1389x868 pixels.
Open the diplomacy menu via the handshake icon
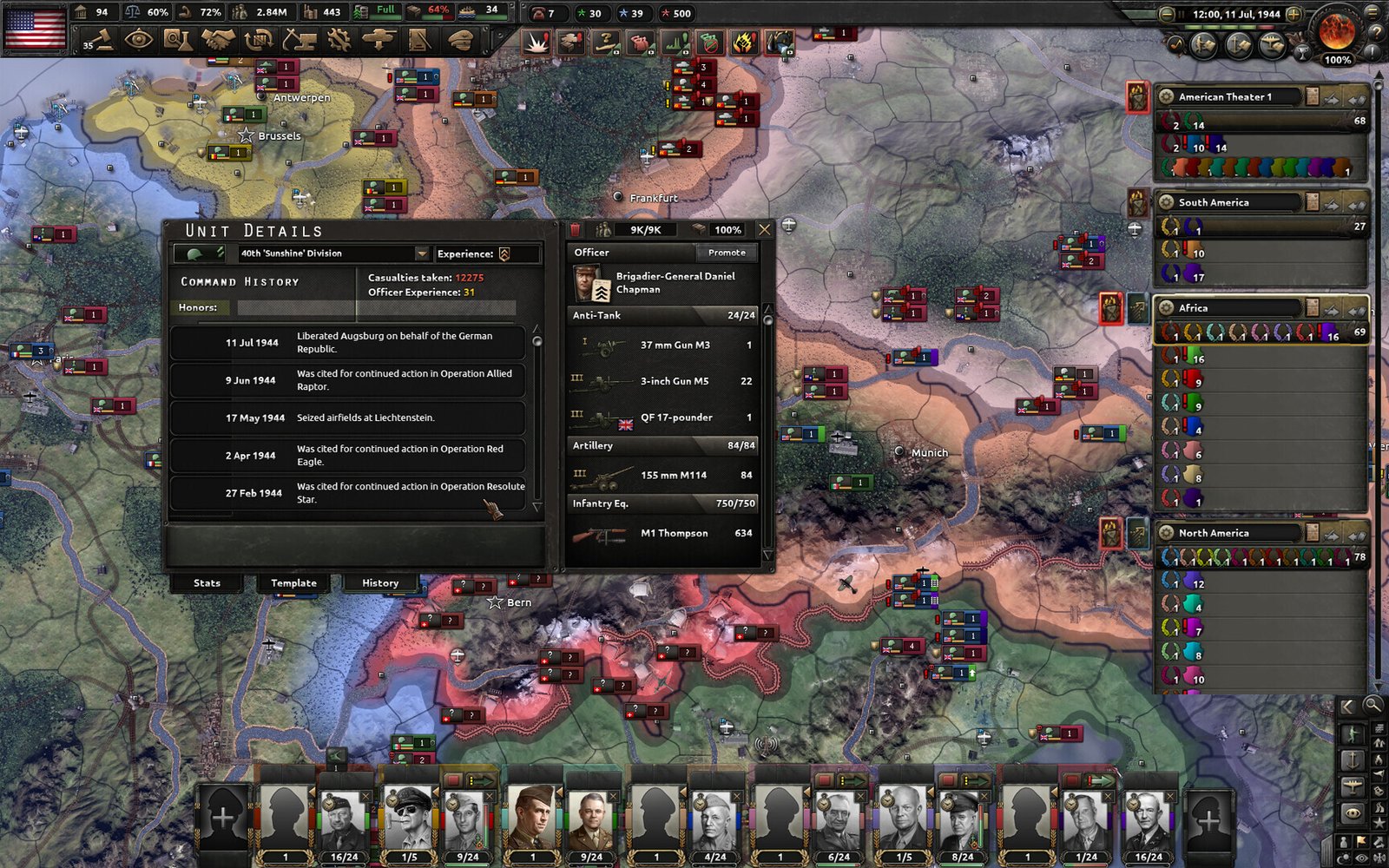[x=218, y=39]
